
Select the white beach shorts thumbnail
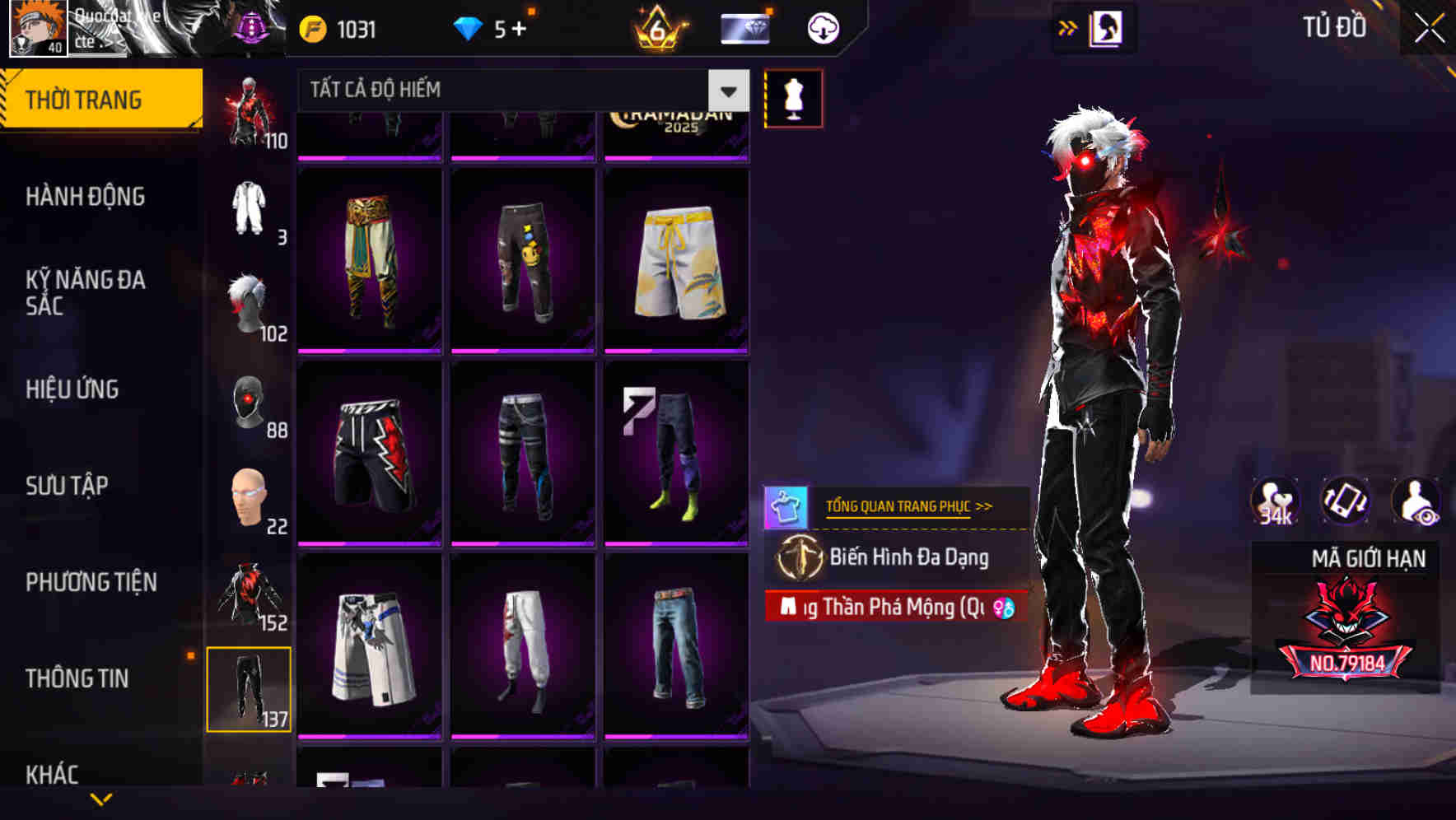pos(677,262)
